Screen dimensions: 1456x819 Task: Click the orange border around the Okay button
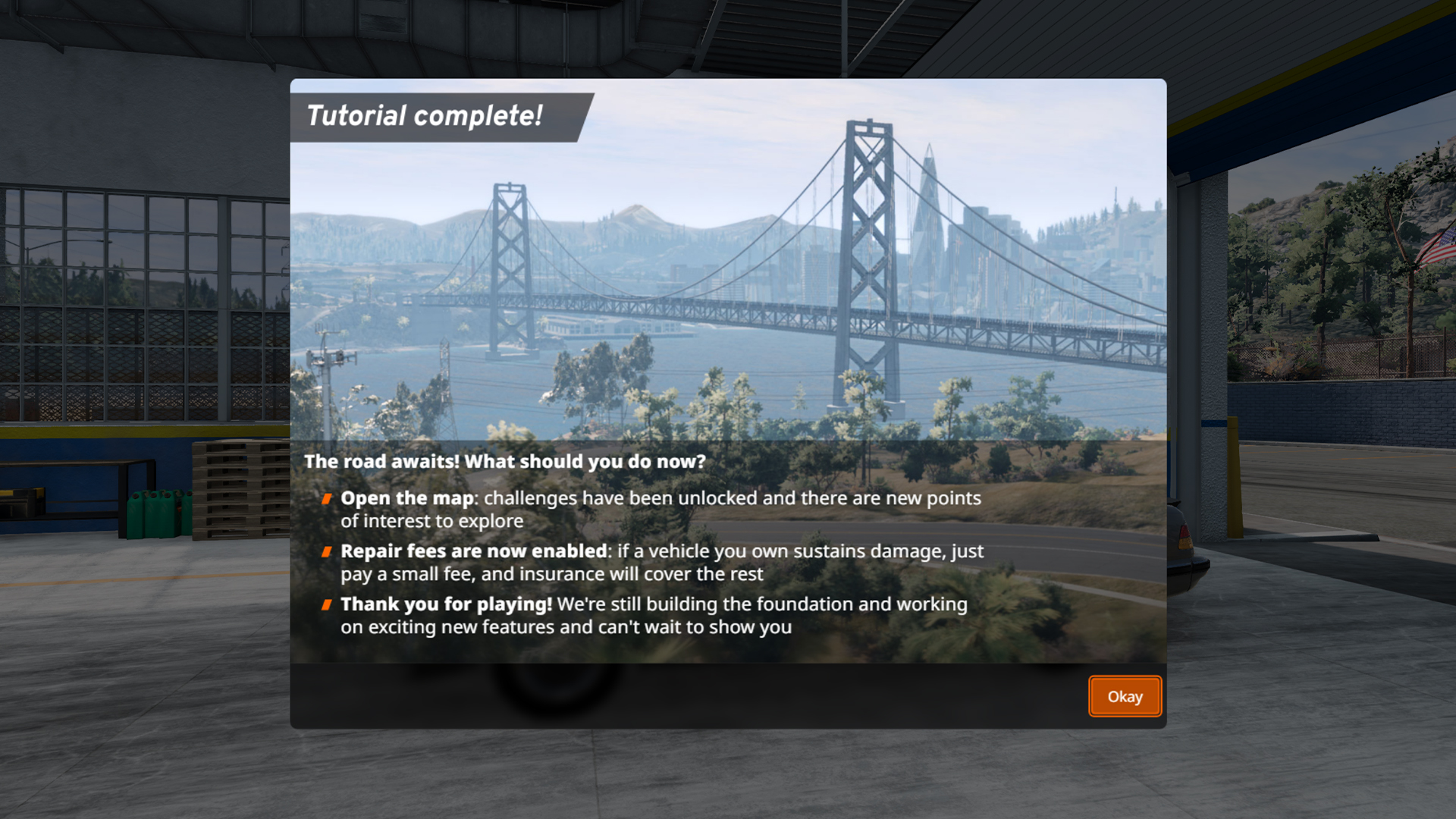pos(1091,696)
